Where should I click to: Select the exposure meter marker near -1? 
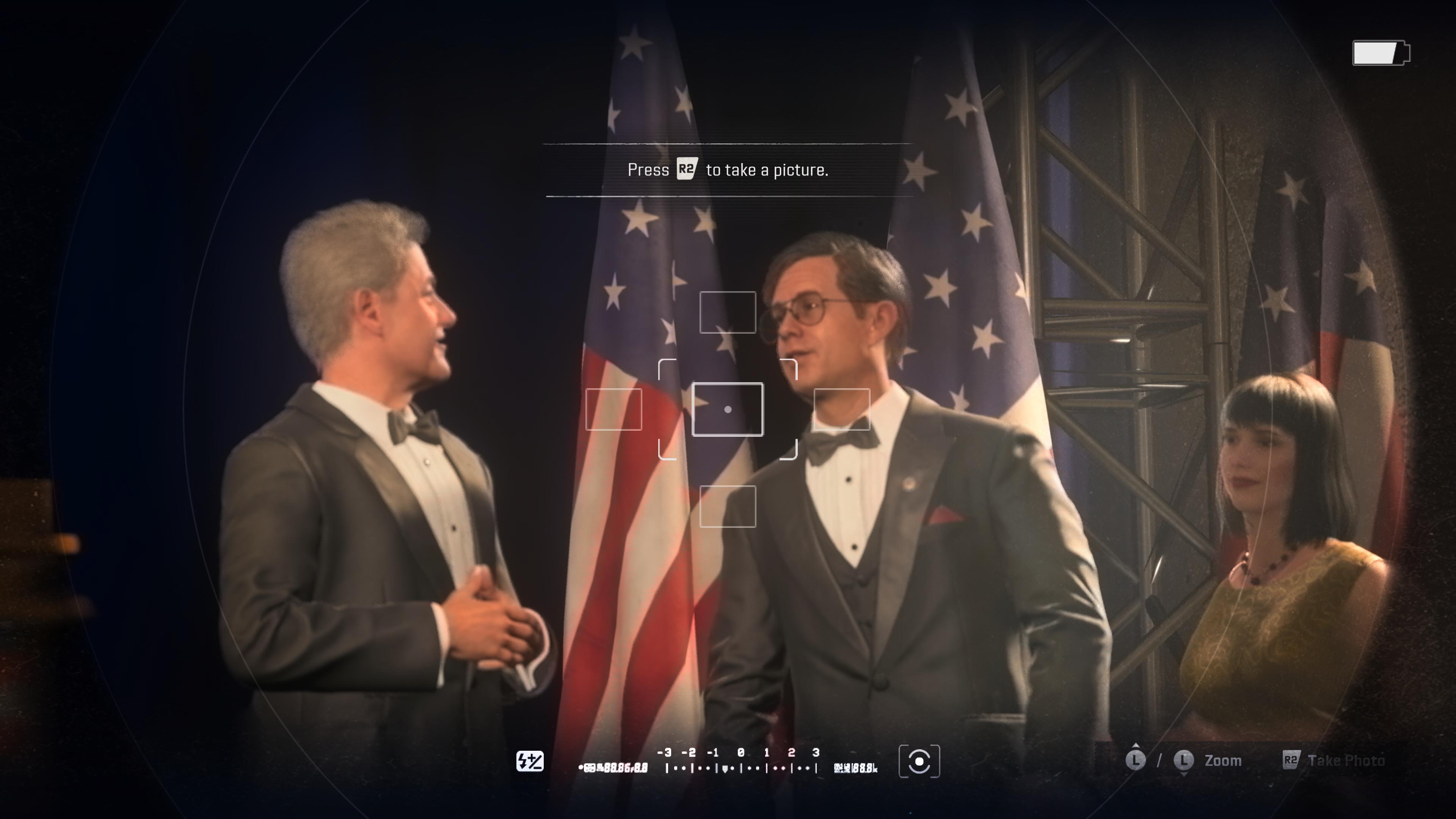click(726, 769)
